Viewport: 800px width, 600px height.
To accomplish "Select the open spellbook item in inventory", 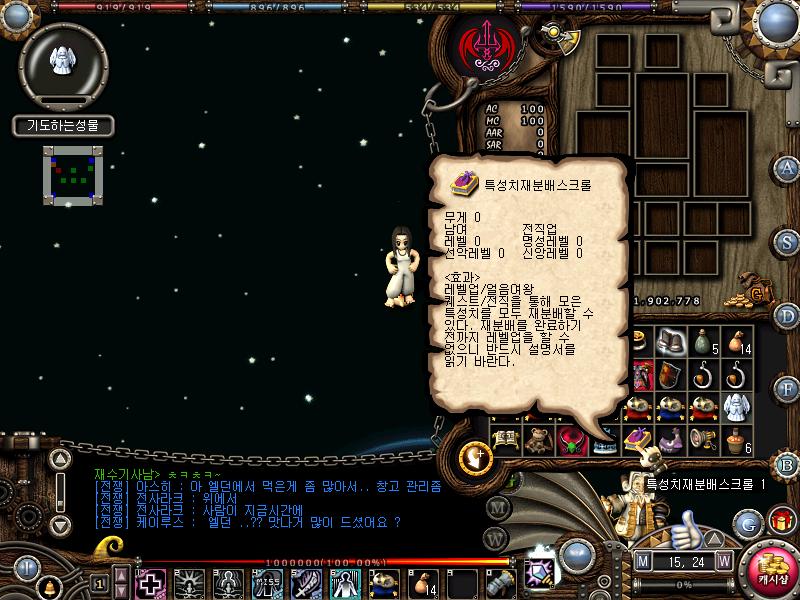I will 506,438.
